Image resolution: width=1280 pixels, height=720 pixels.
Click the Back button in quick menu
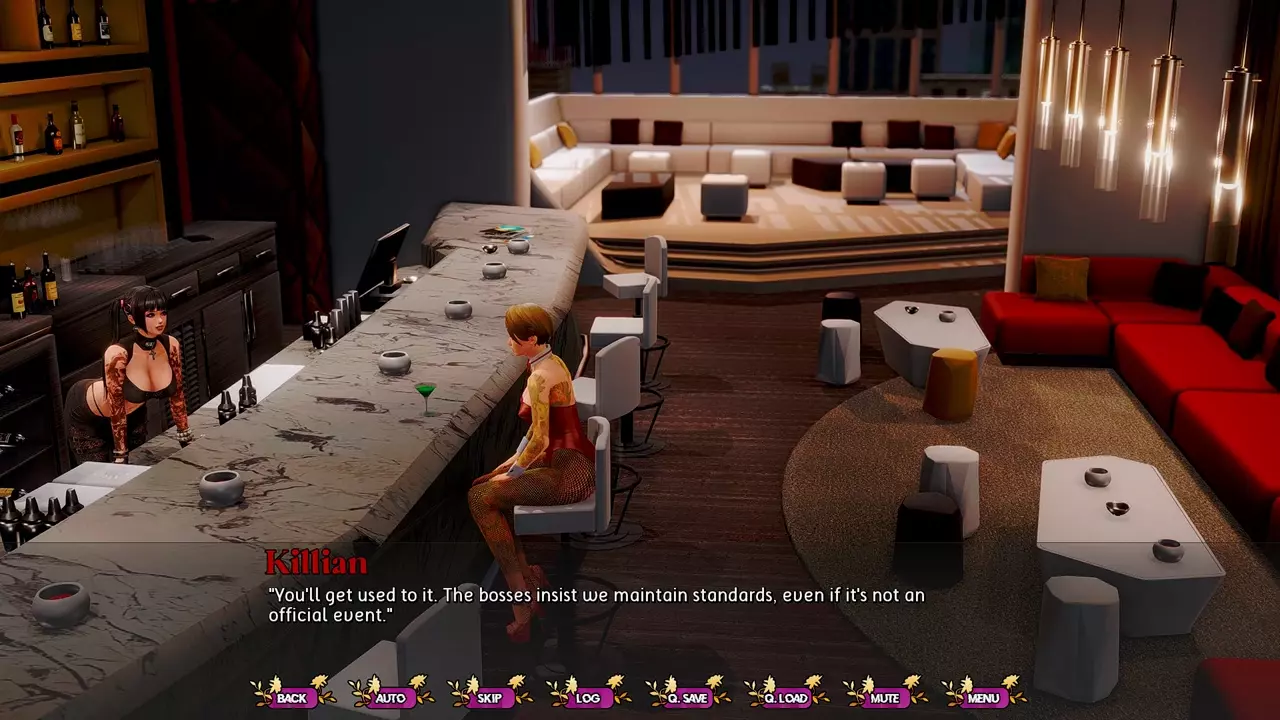(292, 698)
